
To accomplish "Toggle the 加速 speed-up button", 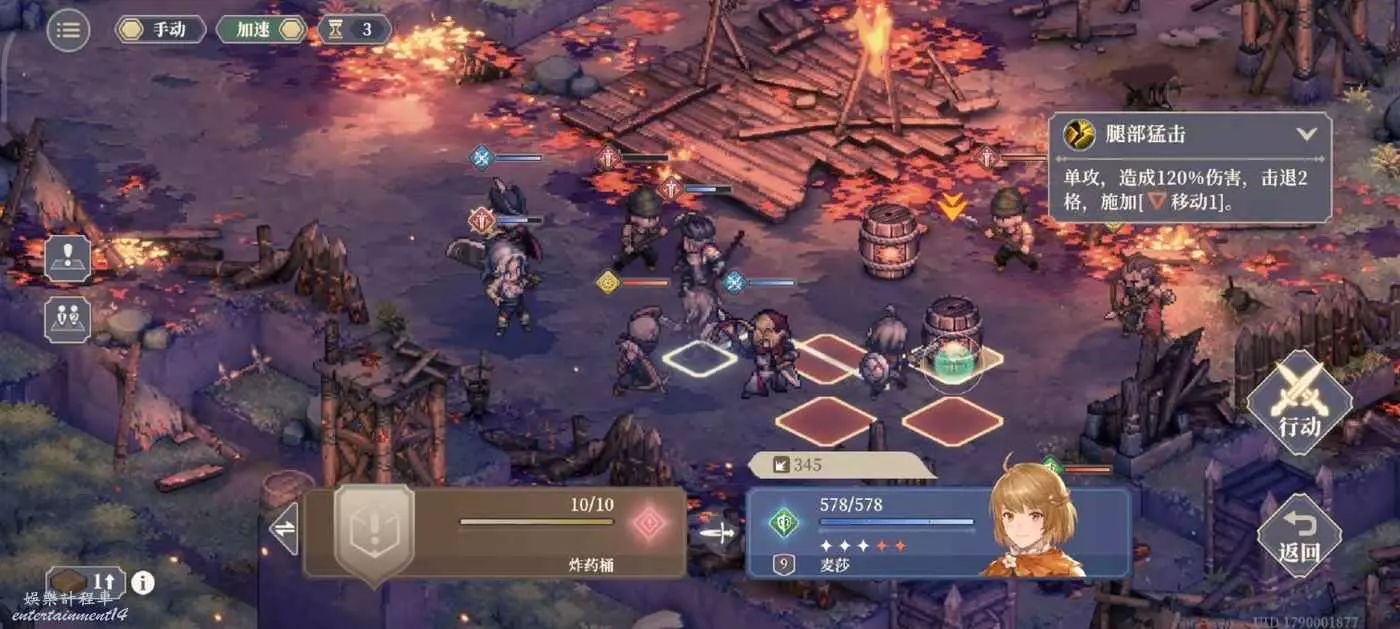I will pyautogui.click(x=262, y=29).
